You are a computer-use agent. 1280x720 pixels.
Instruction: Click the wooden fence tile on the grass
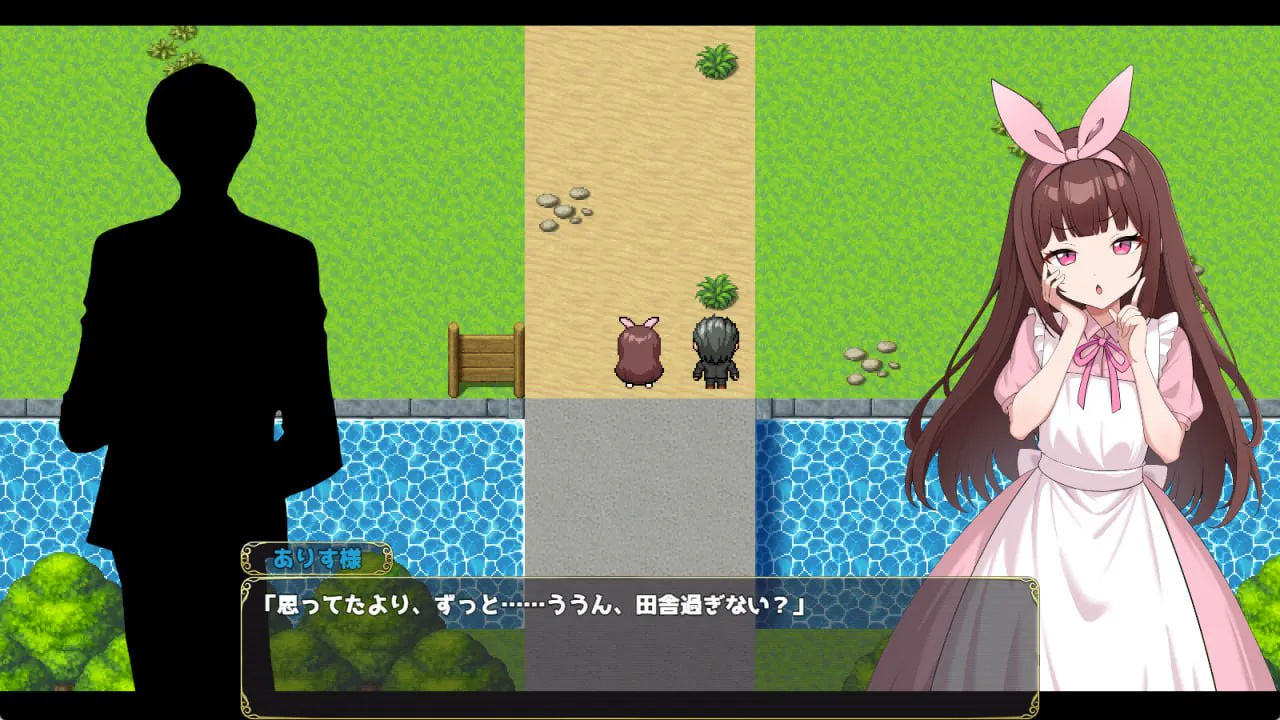pos(488,360)
